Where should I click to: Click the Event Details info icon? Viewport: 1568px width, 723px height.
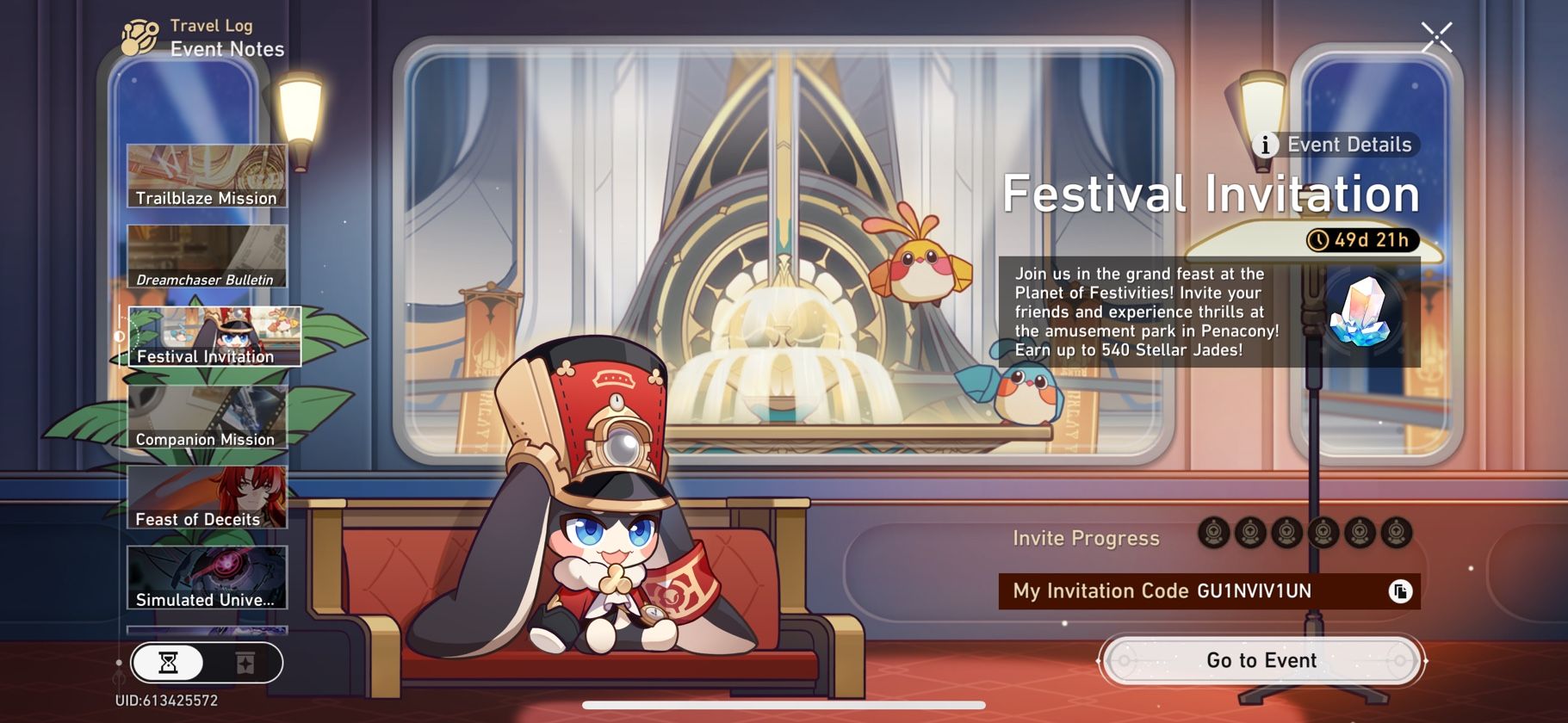[1266, 145]
